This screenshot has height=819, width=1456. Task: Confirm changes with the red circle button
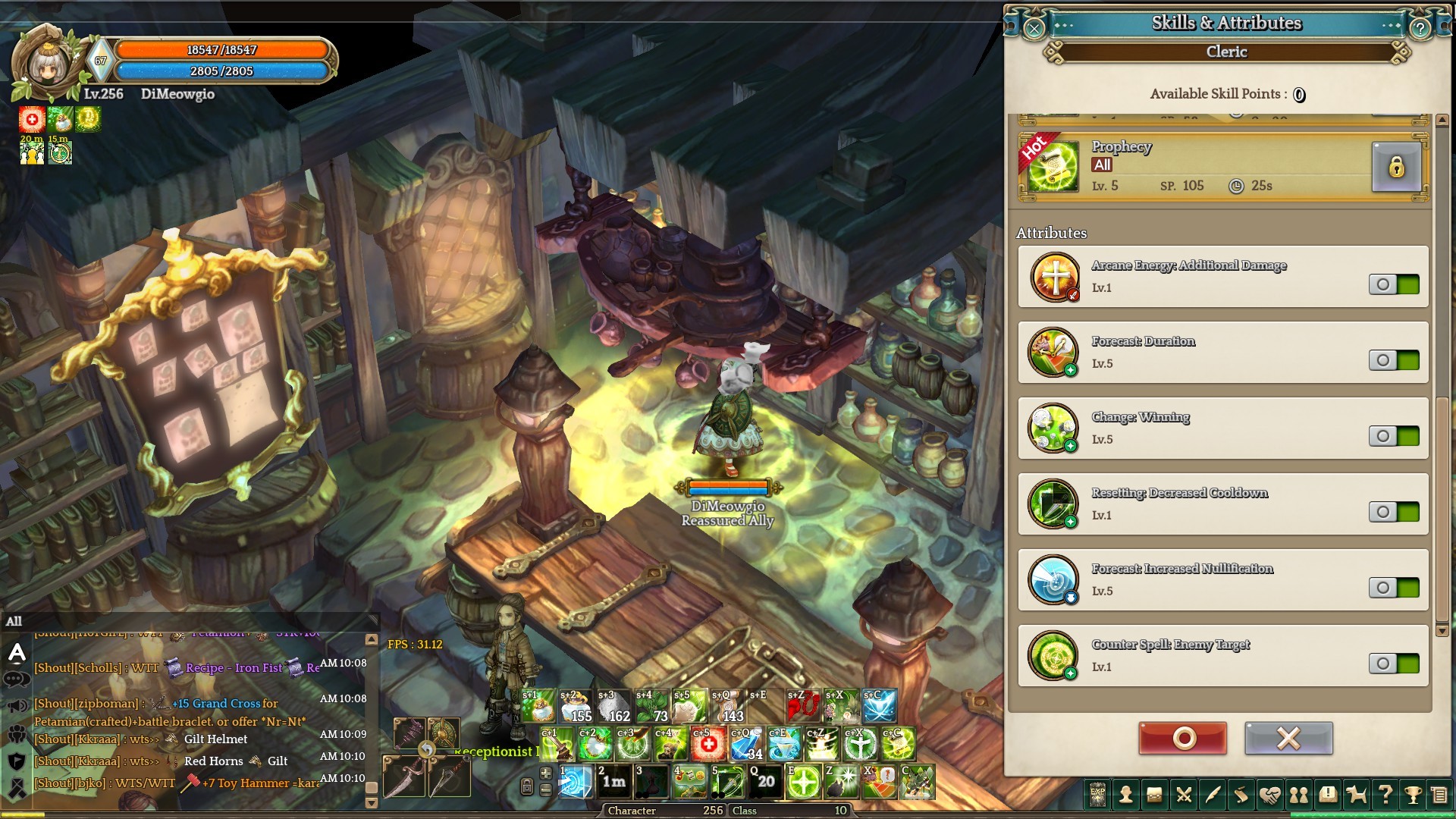[x=1182, y=738]
